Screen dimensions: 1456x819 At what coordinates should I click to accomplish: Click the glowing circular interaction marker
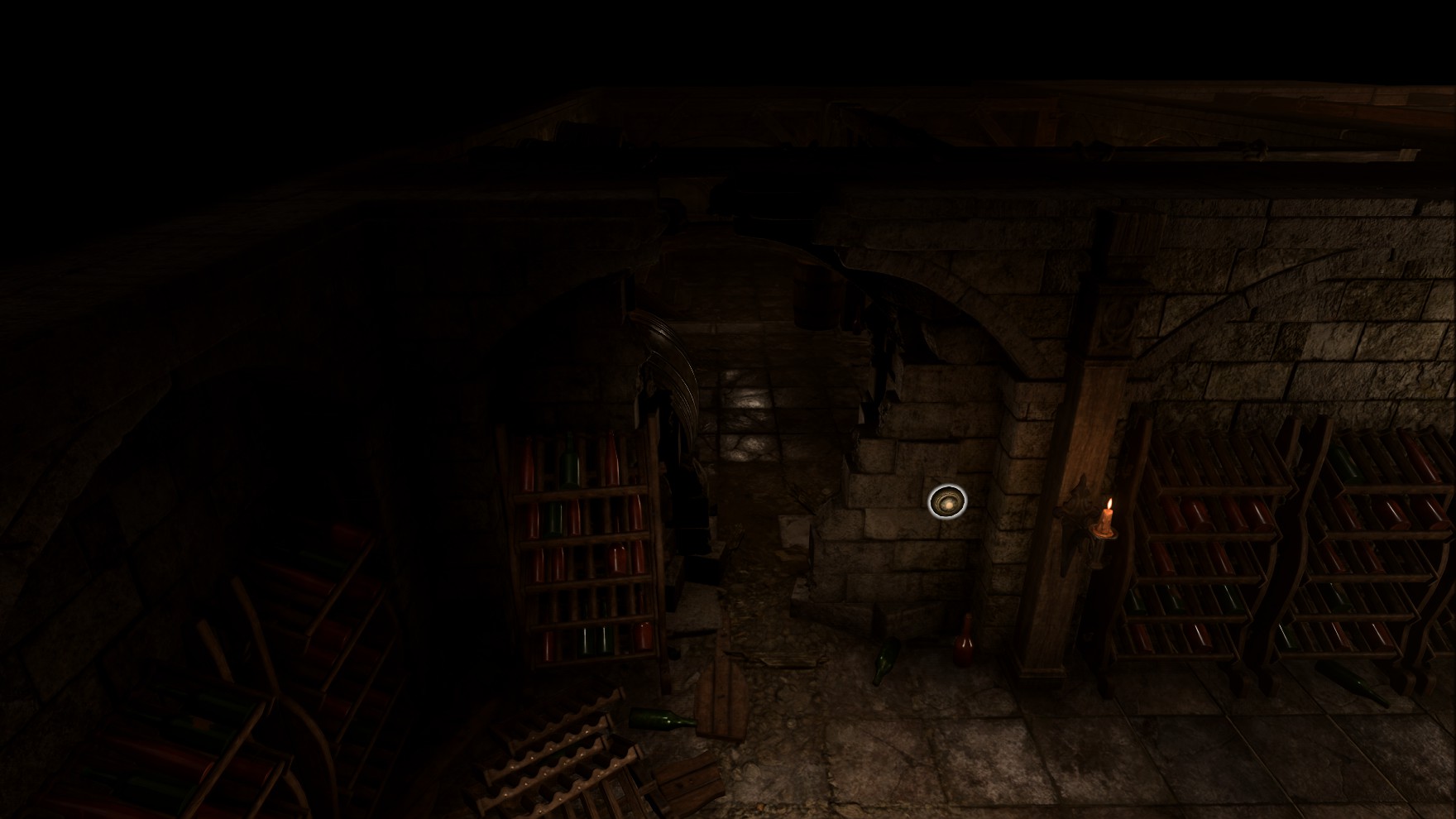tap(947, 501)
